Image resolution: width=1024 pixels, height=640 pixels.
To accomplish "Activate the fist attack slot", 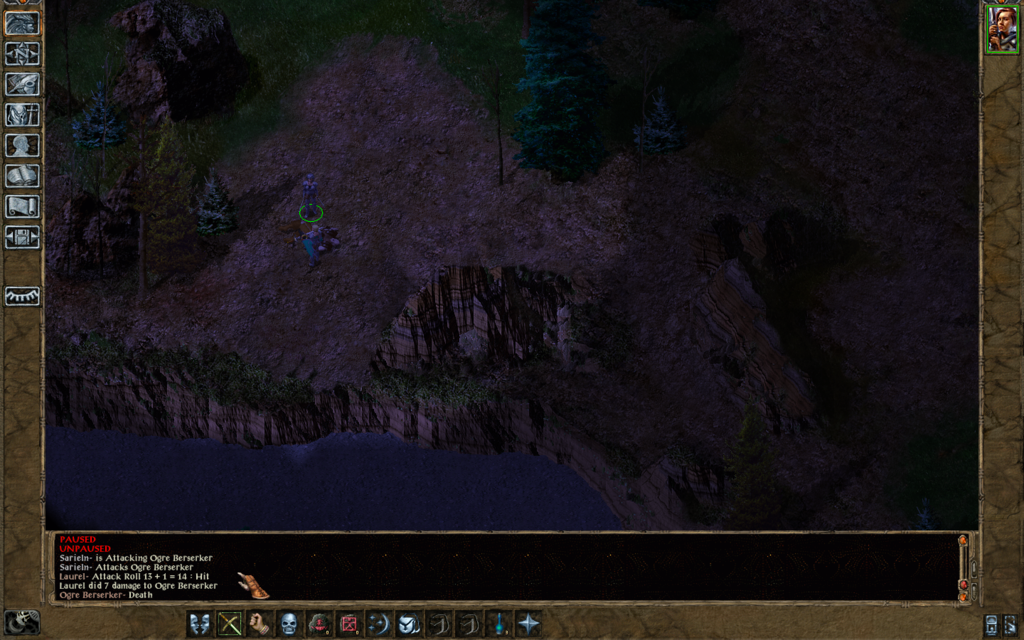I will click(x=259, y=624).
